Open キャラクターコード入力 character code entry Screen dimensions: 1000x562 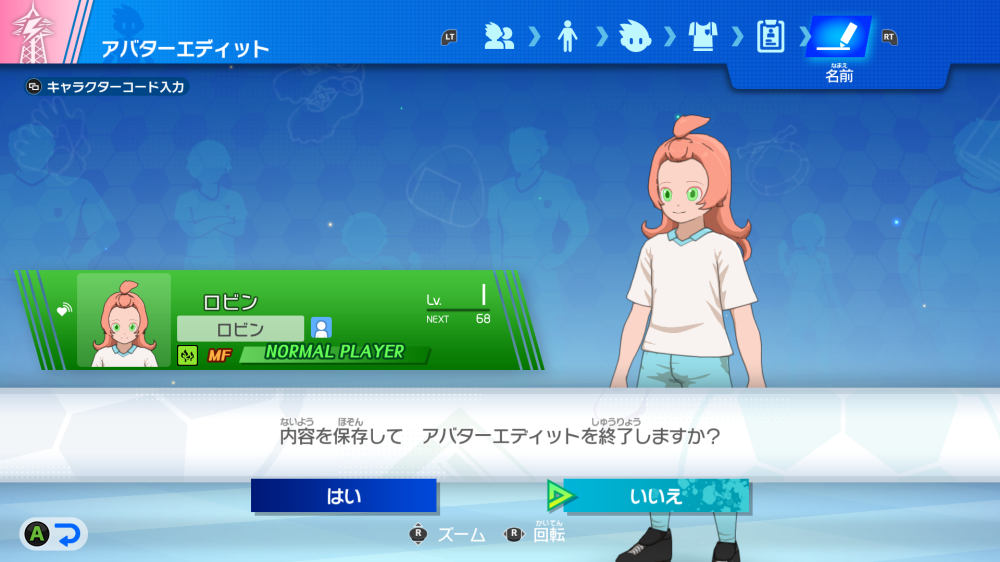coord(107,87)
